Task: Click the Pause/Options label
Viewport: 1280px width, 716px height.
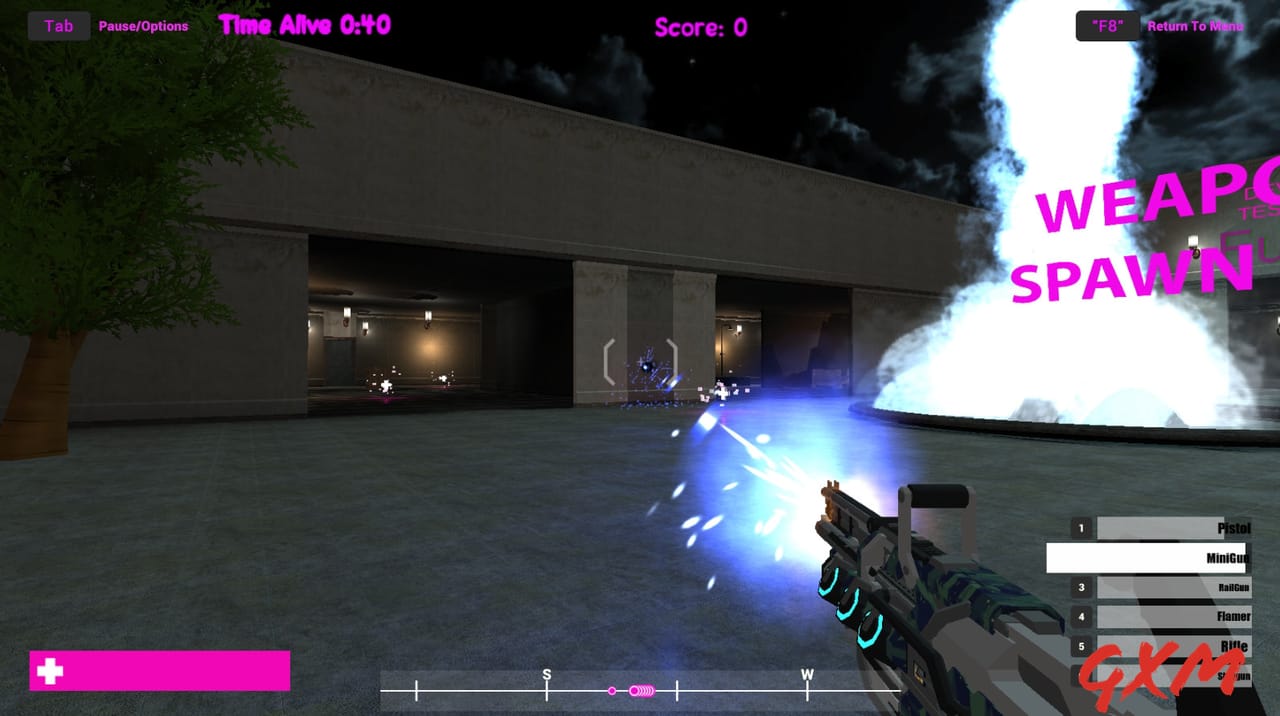Action: tap(143, 26)
